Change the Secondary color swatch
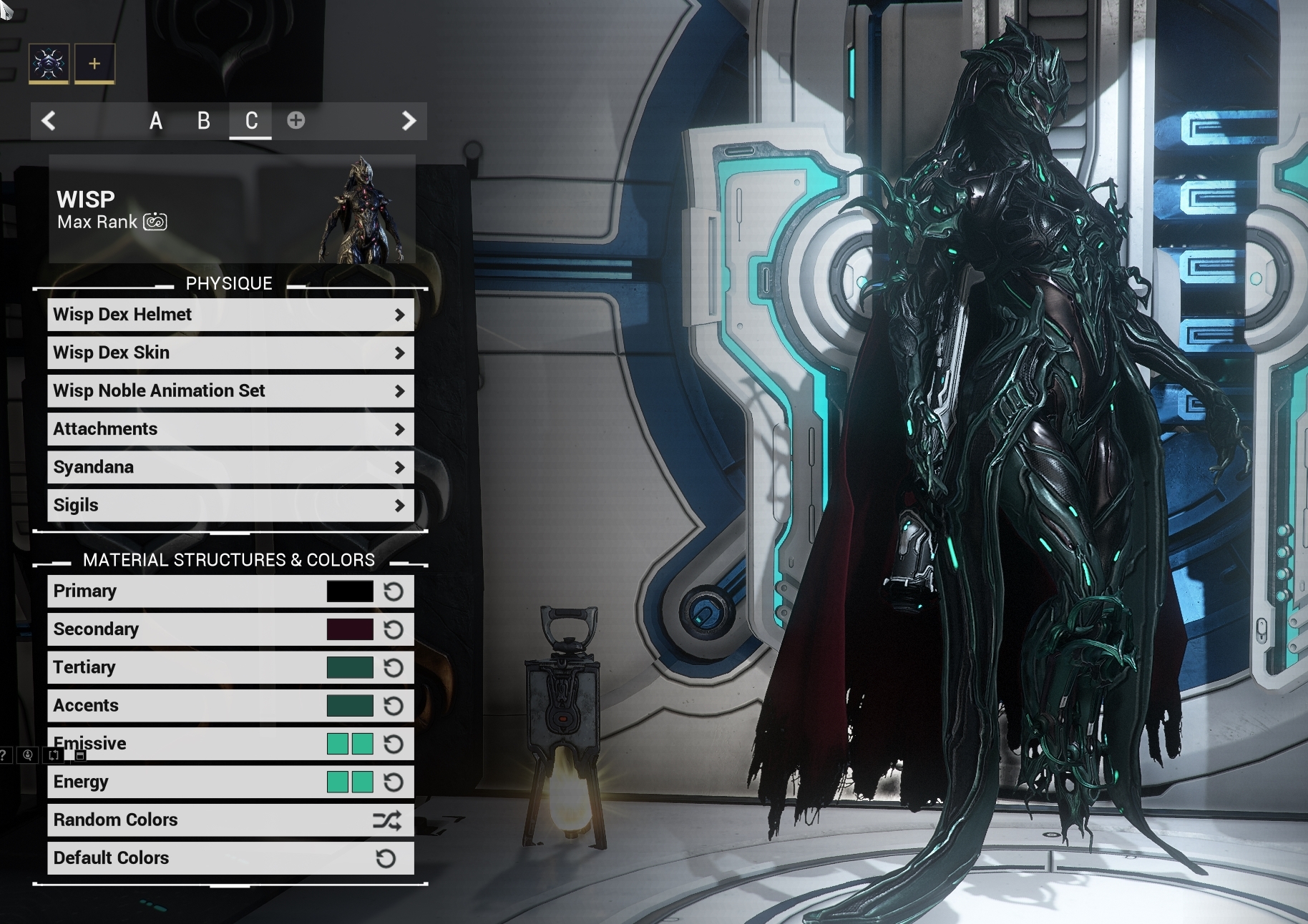This screenshot has width=1308, height=924. pos(350,629)
